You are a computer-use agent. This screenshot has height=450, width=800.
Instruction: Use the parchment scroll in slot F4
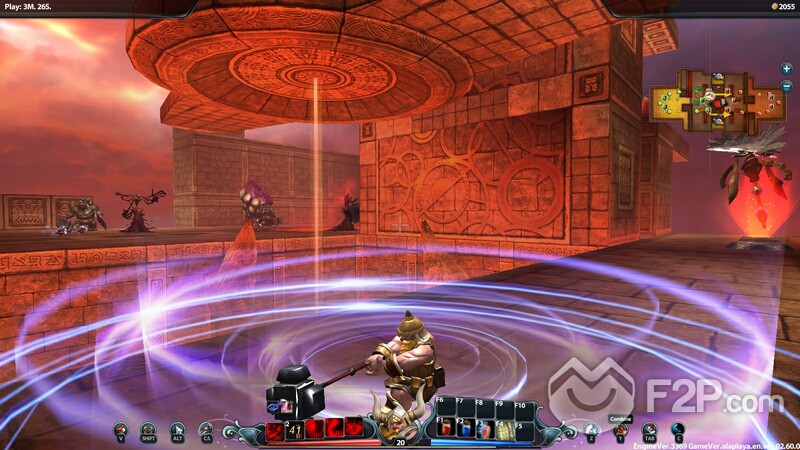point(501,428)
